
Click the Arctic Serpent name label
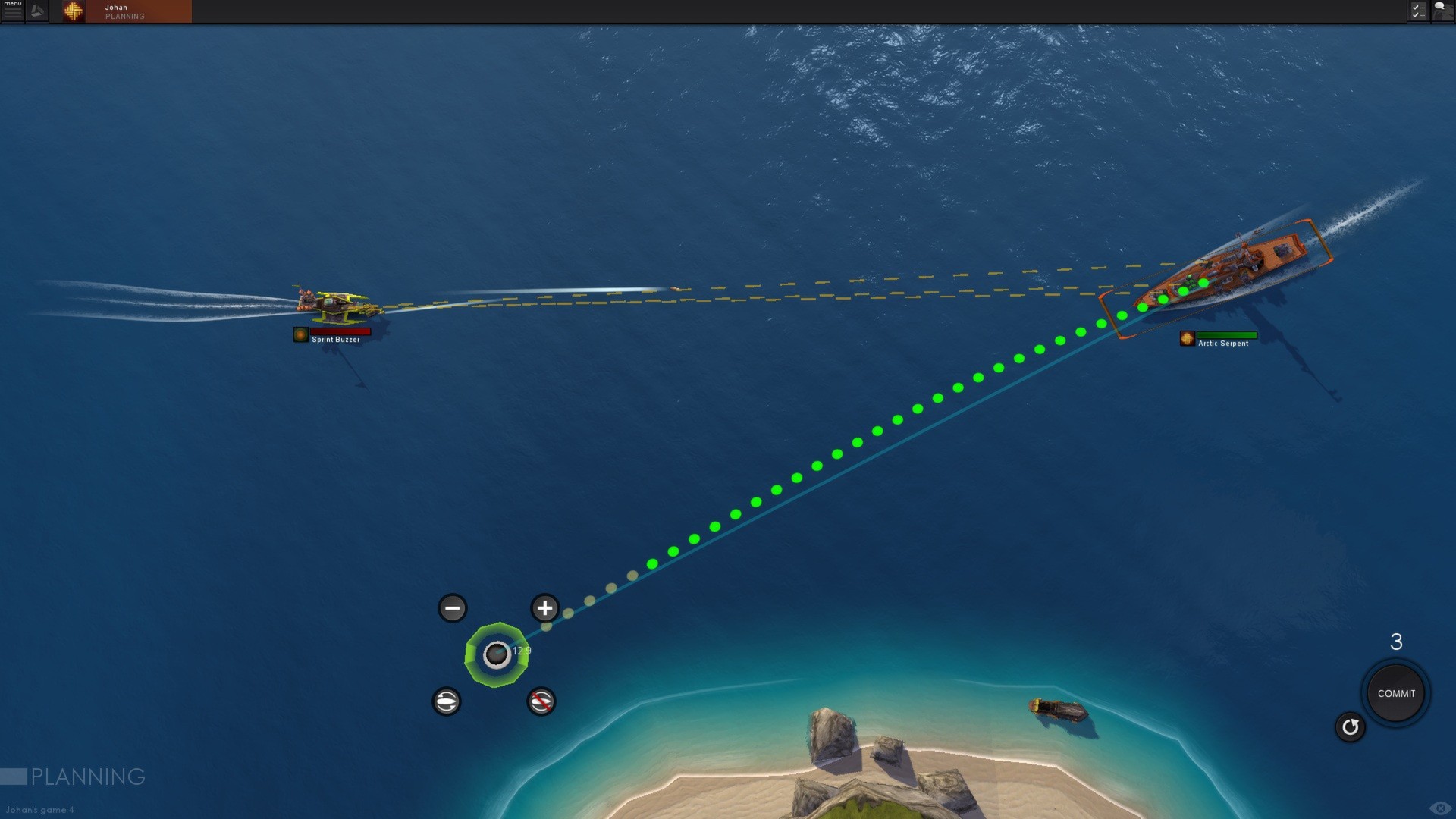(x=1222, y=344)
